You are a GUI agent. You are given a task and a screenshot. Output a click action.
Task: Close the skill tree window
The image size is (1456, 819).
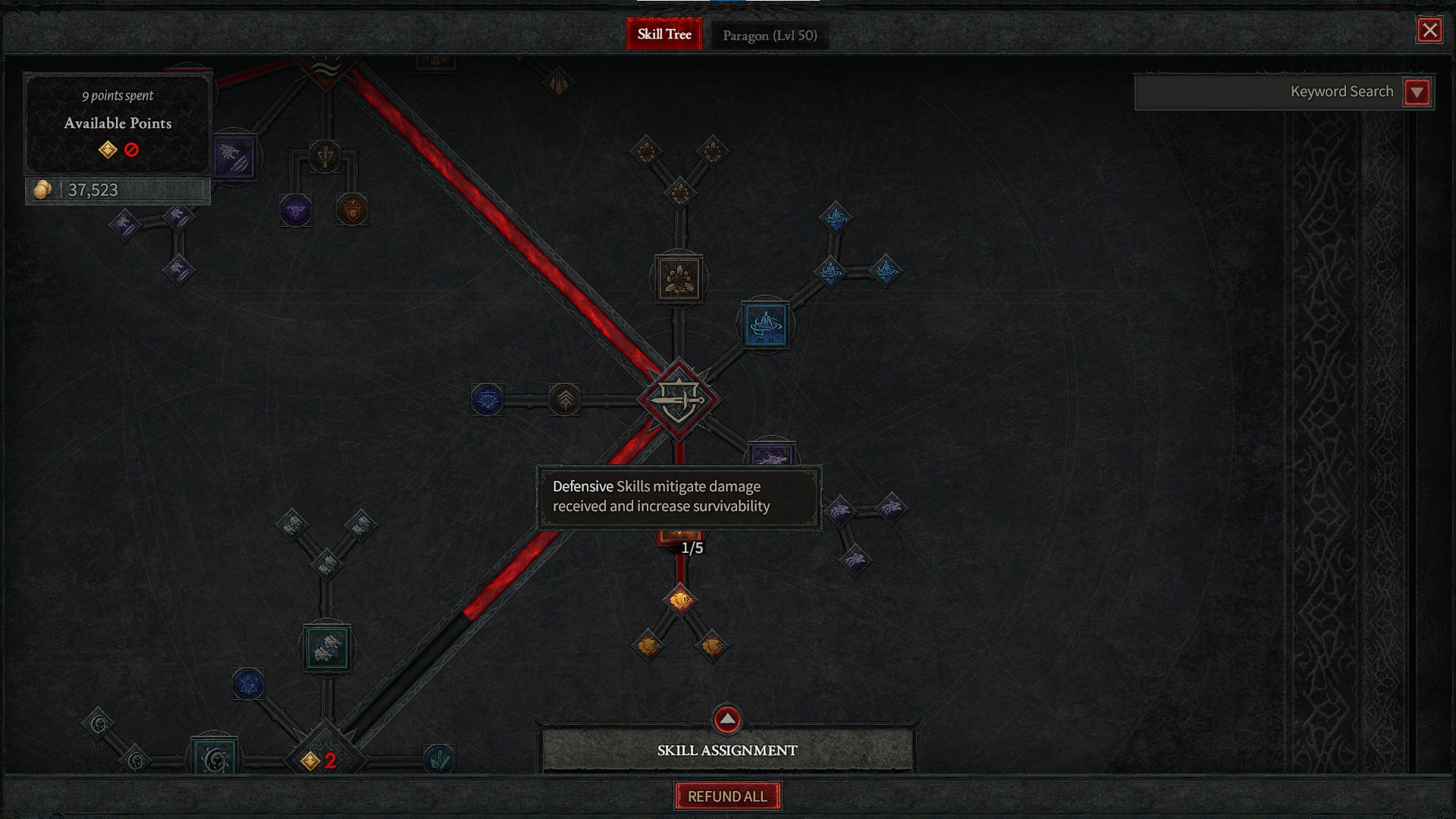click(1429, 30)
